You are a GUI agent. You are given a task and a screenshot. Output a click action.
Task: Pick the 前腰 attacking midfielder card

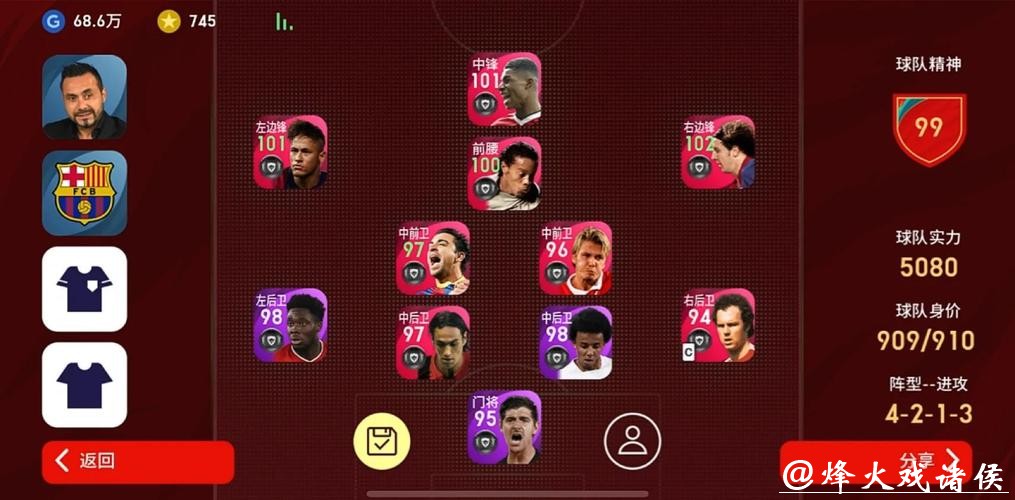click(x=504, y=173)
